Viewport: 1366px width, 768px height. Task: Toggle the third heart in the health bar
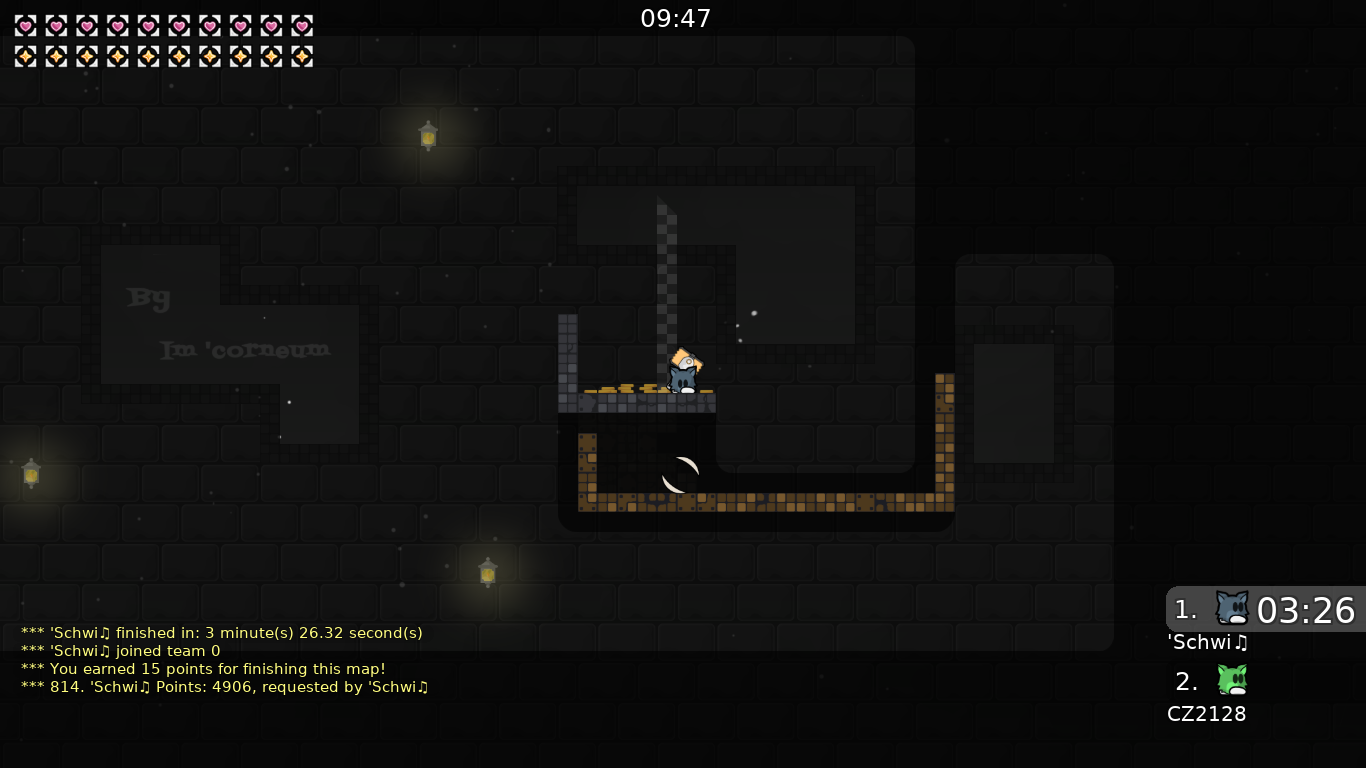87,25
